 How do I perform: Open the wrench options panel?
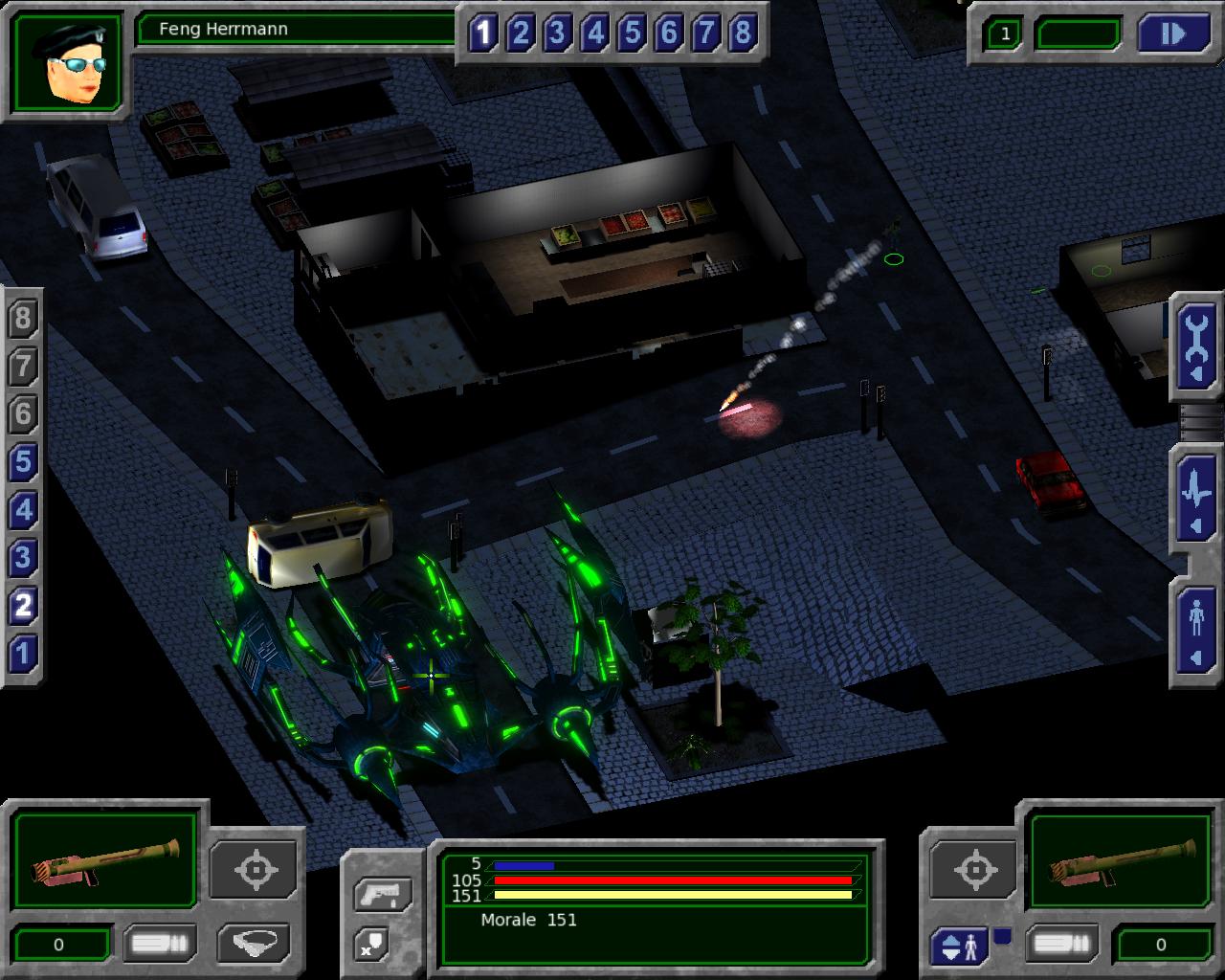(1196, 346)
